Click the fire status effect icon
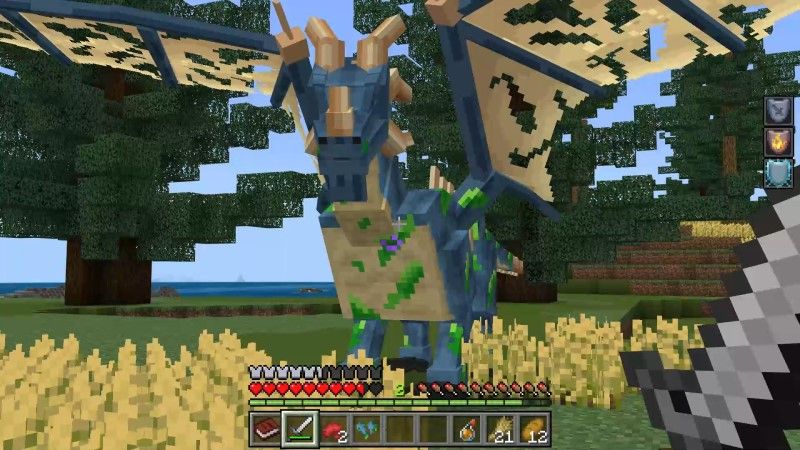Image resolution: width=800 pixels, height=450 pixels. tap(778, 141)
